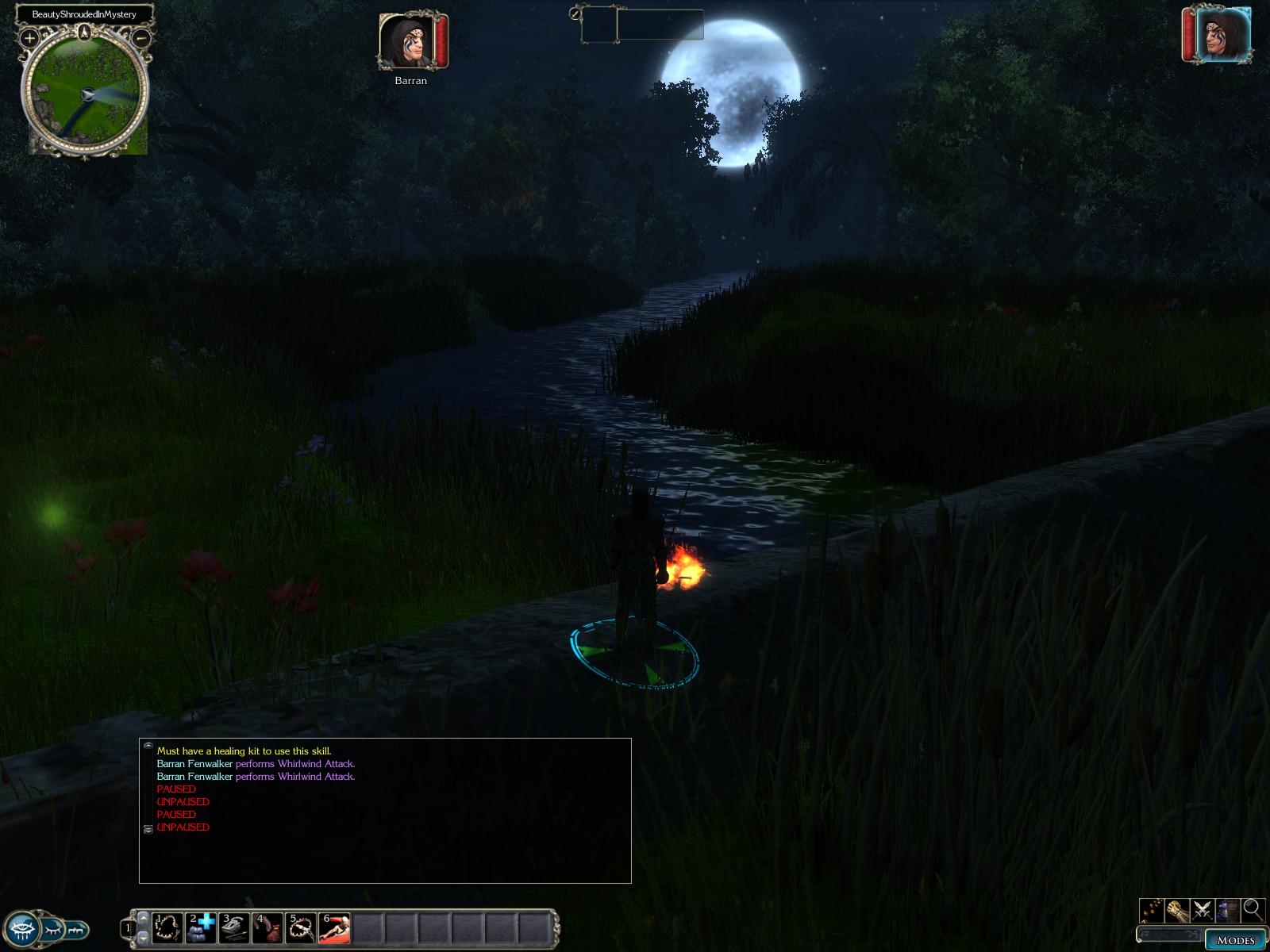
Task: Activate the golden footprints tracking mode
Action: coord(1152,909)
